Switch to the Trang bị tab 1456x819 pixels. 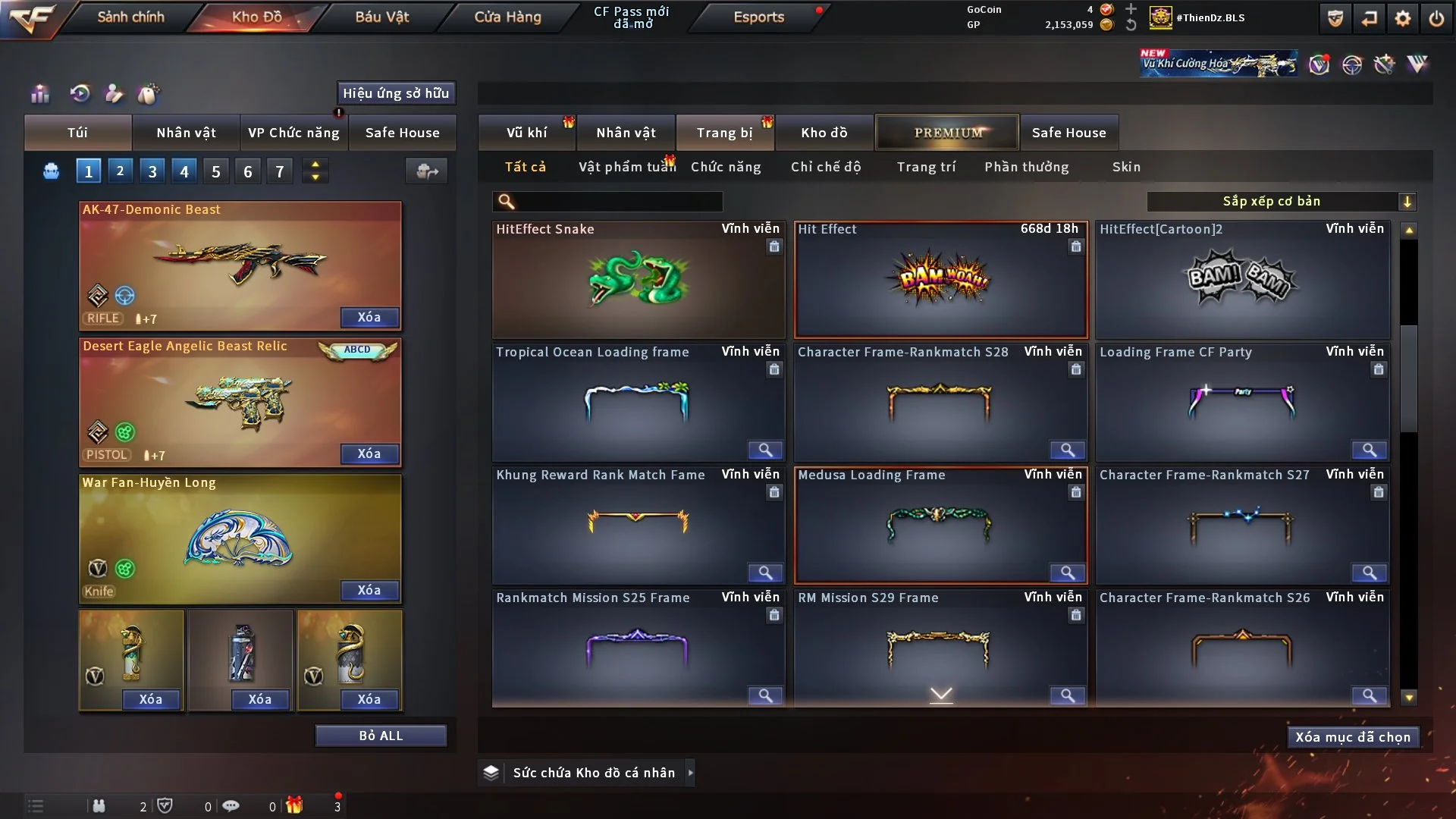tap(724, 133)
